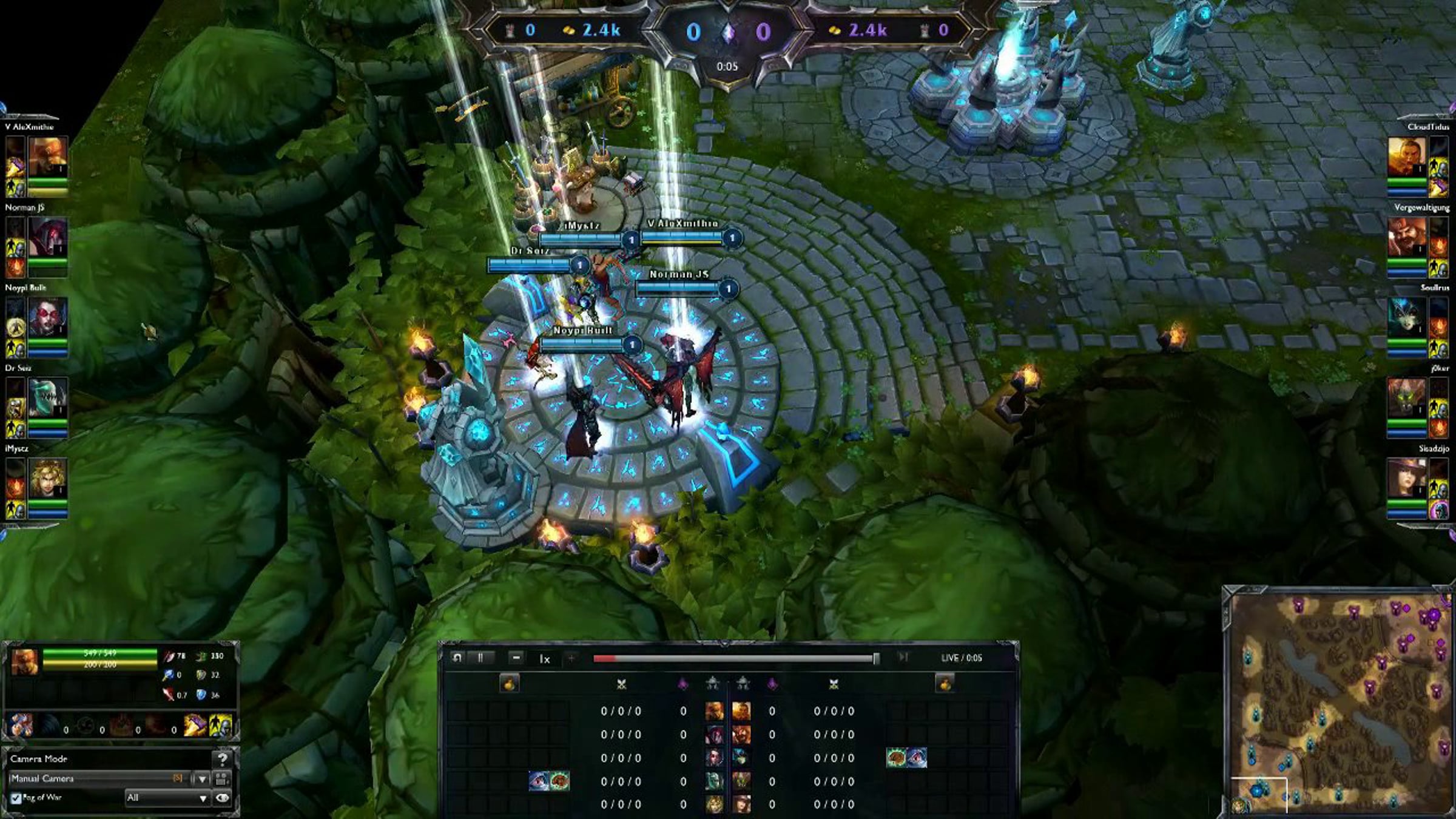Viewport: 1456px width, 819px height.
Task: Decrease playback speed with the minus button
Action: click(516, 658)
